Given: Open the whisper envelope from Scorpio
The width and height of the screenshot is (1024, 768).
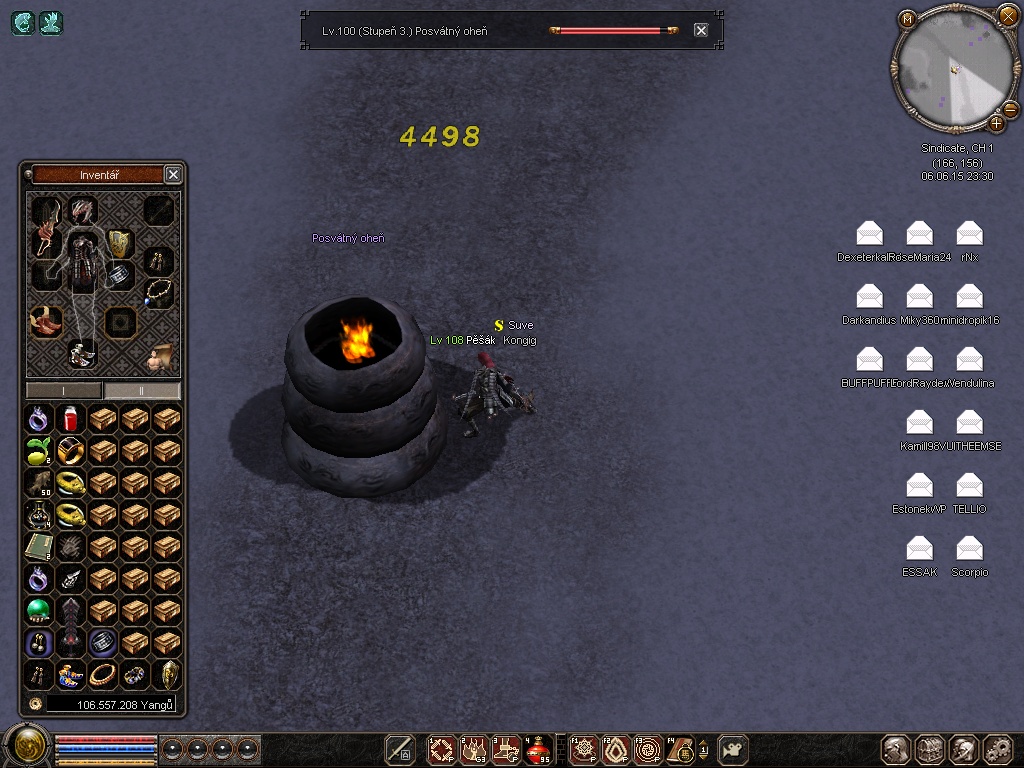Looking at the screenshot, I should (x=969, y=548).
